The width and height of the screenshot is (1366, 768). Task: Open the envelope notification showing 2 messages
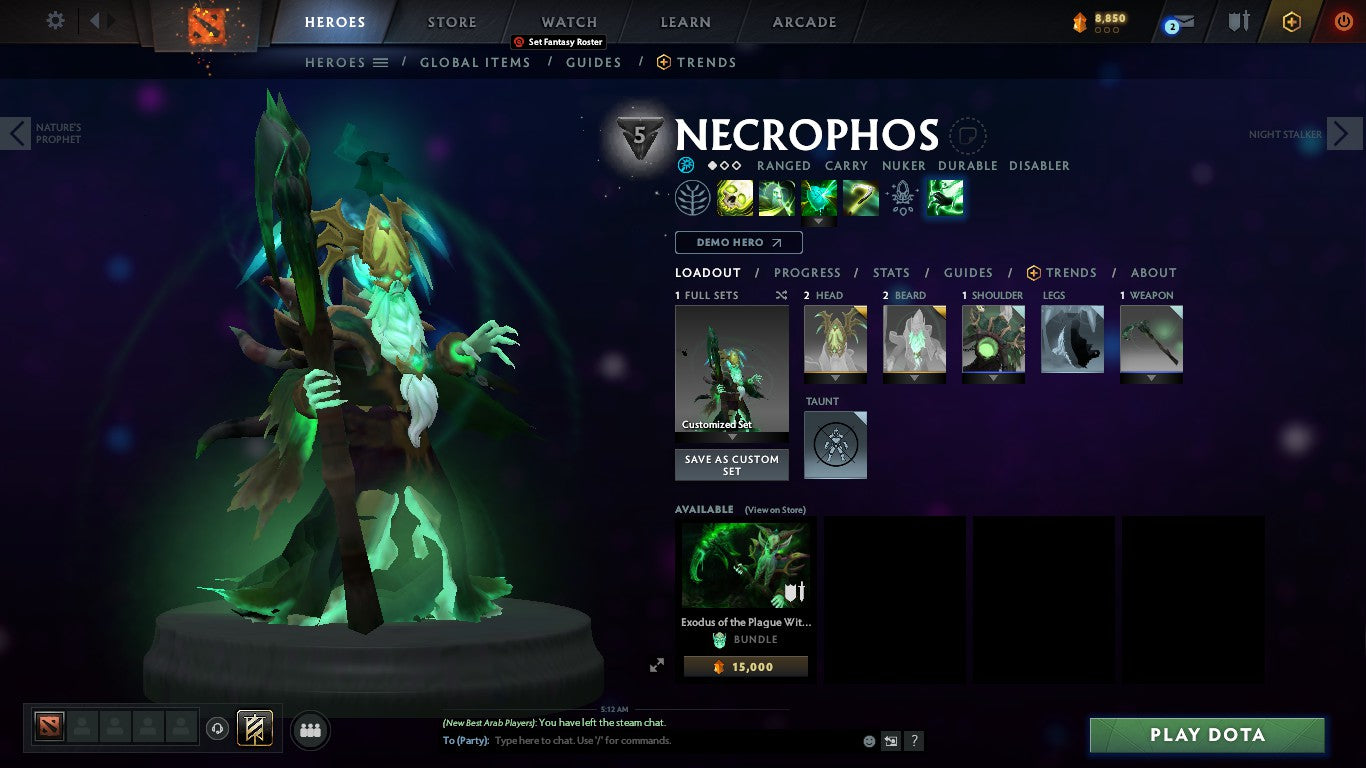coord(1177,22)
